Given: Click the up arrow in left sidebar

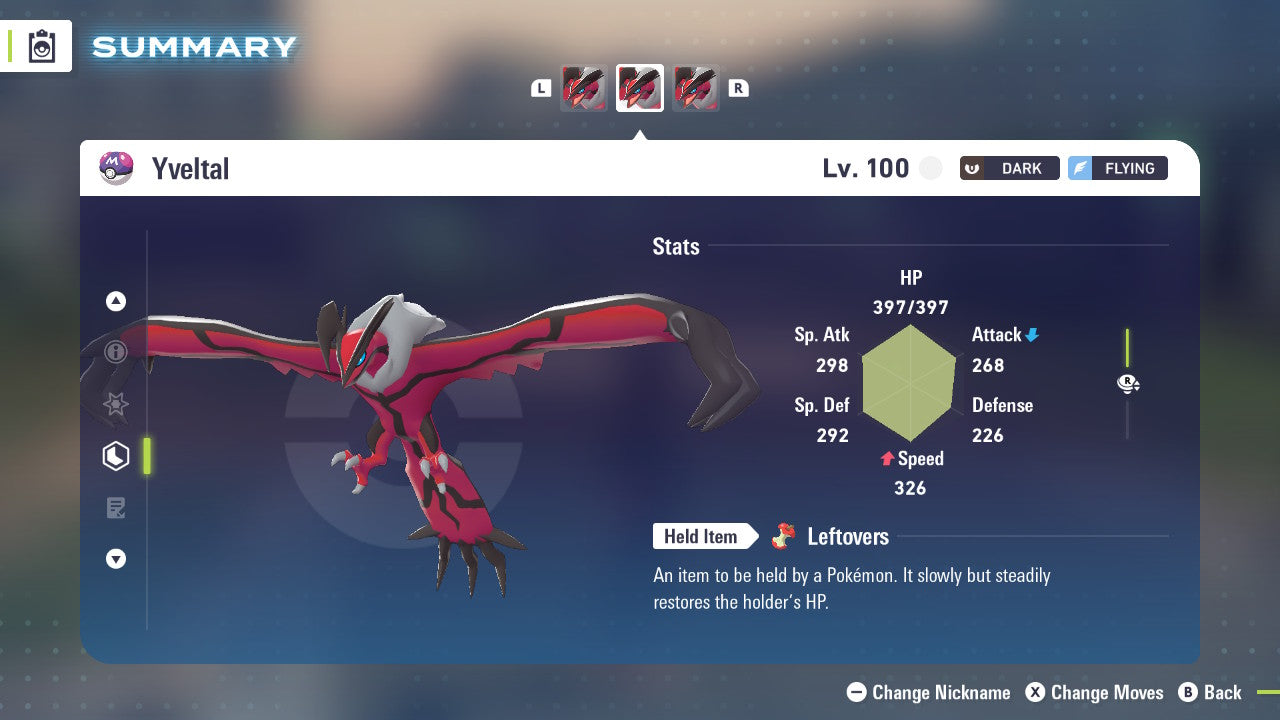Looking at the screenshot, I should point(116,300).
